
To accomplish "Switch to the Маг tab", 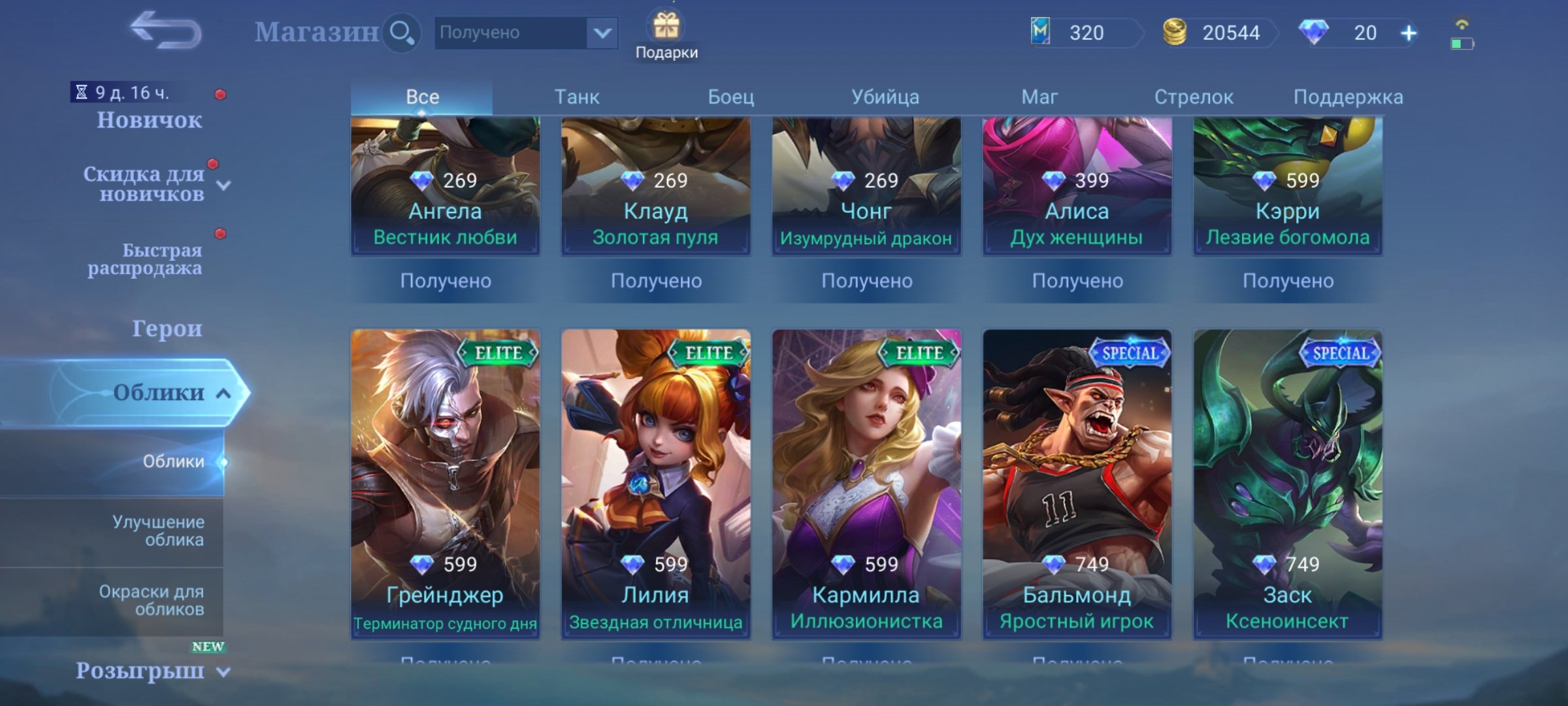I will coord(1040,95).
